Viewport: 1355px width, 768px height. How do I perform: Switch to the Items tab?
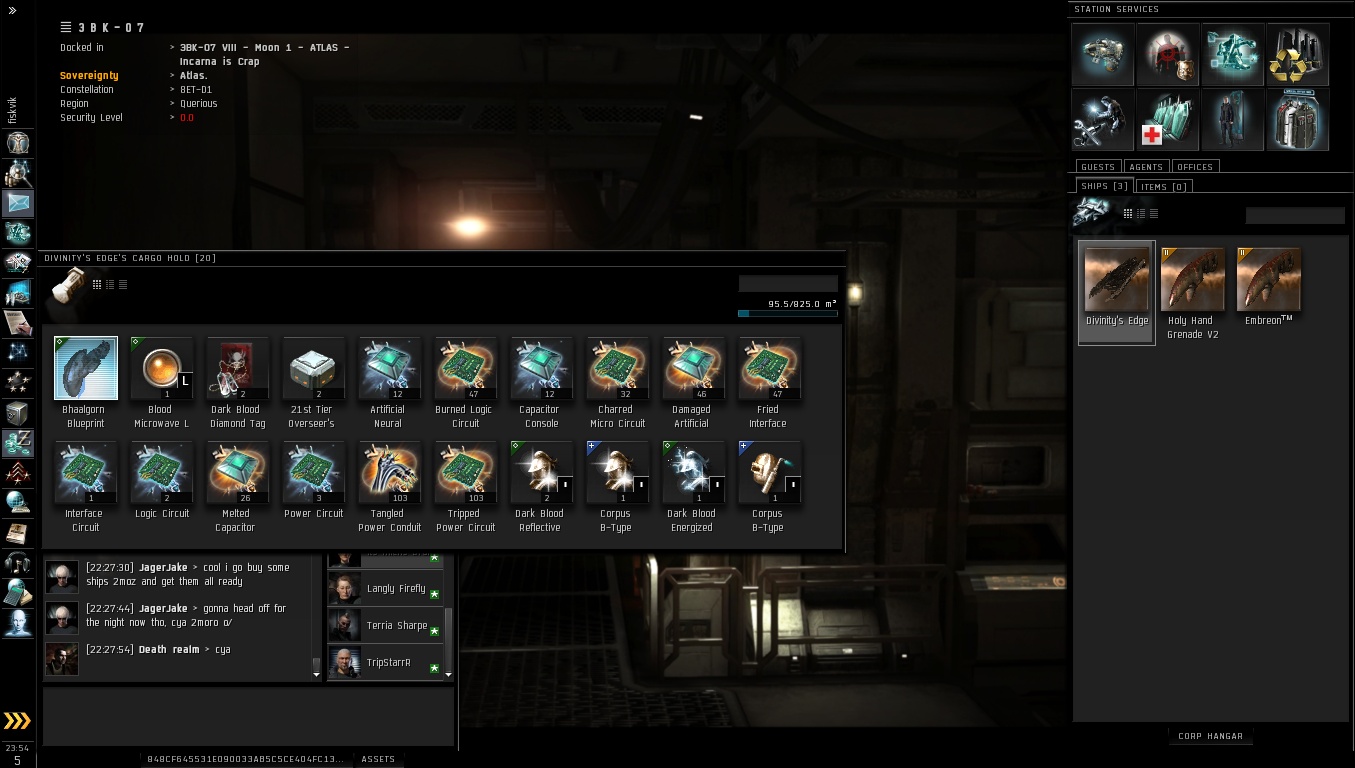point(1164,186)
